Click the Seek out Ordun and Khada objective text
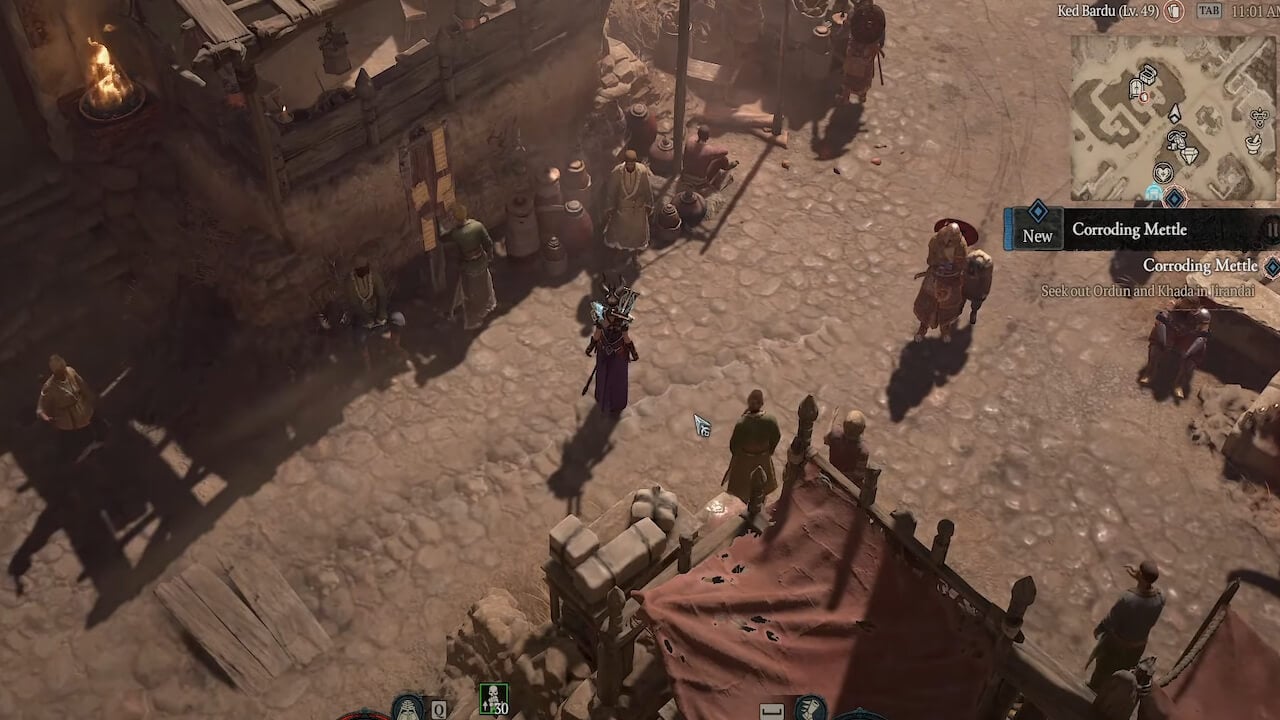The image size is (1280, 720). 1149,289
